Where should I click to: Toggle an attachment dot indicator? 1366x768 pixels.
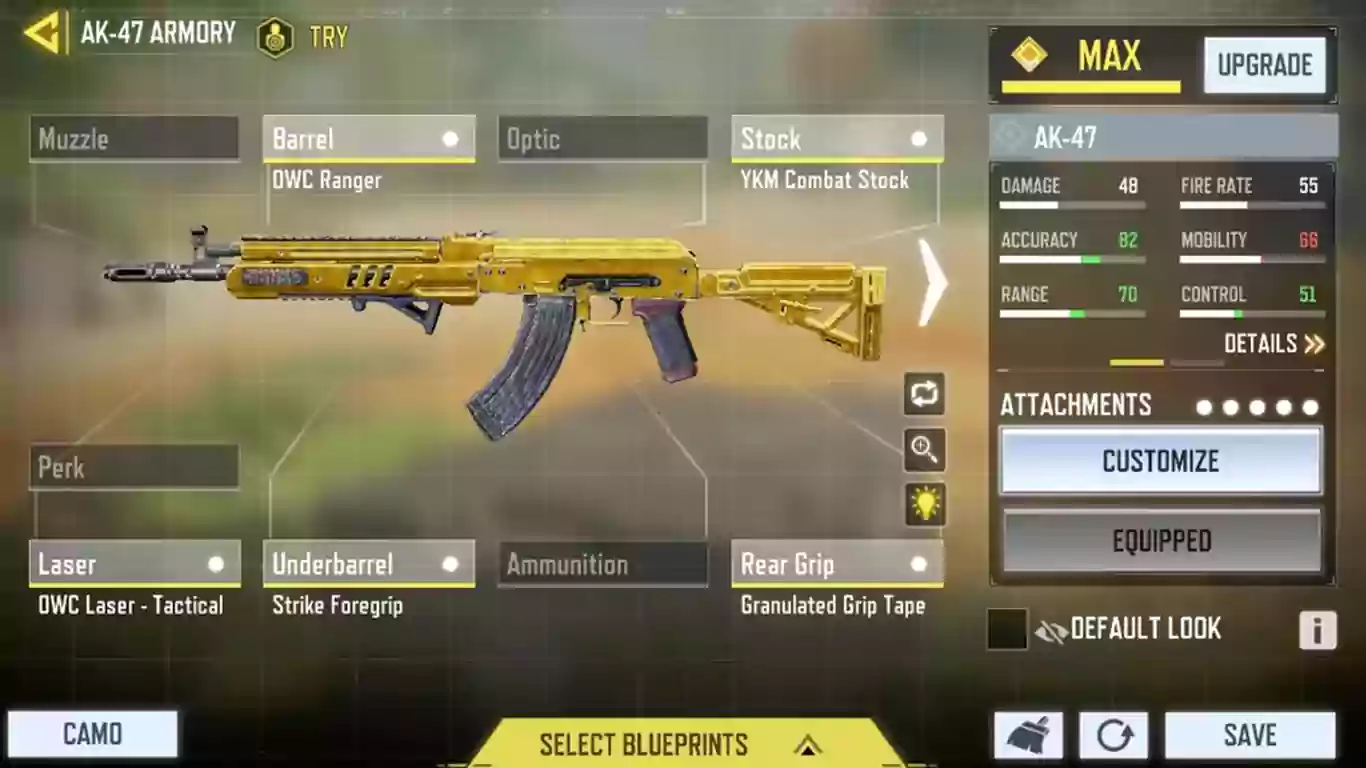pyautogui.click(x=1204, y=407)
